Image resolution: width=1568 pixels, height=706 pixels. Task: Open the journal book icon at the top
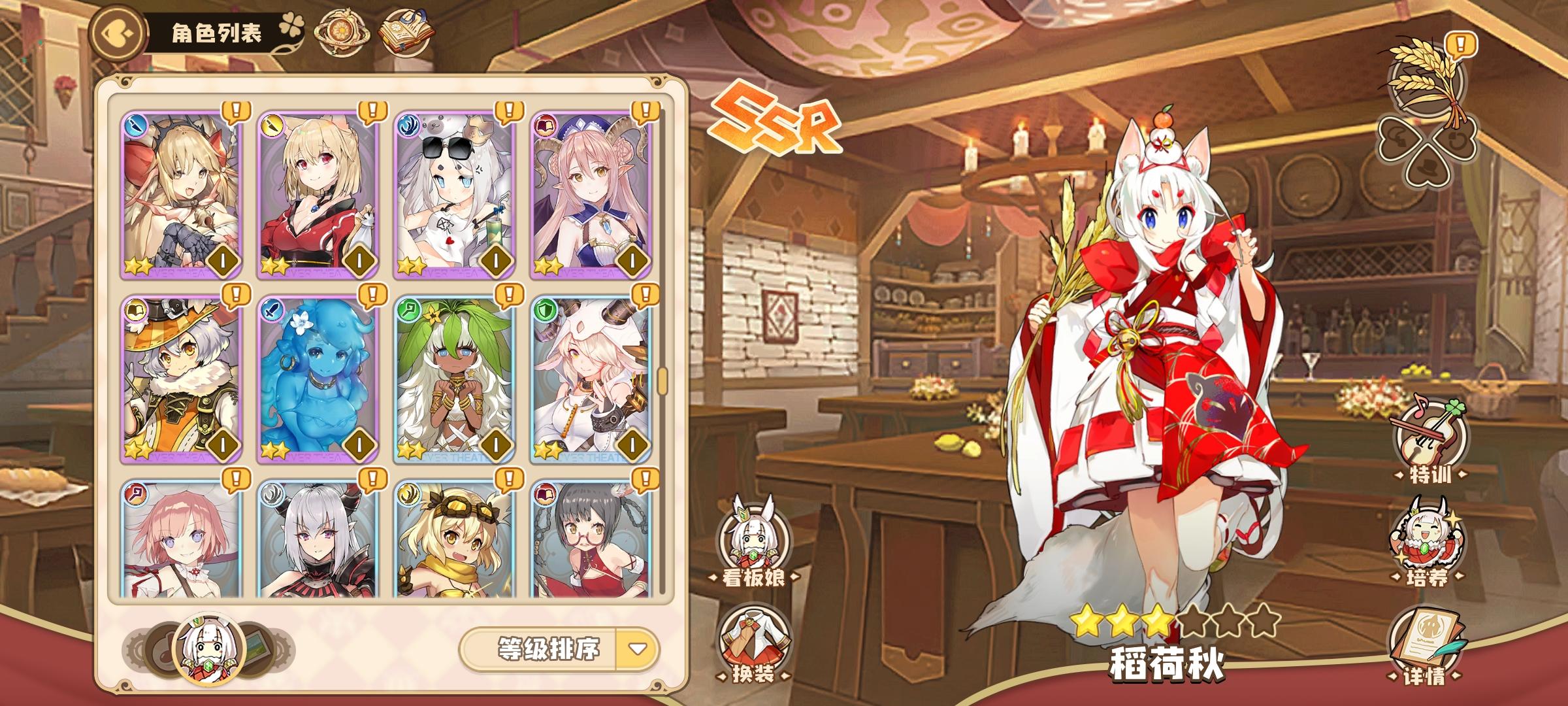(x=406, y=31)
